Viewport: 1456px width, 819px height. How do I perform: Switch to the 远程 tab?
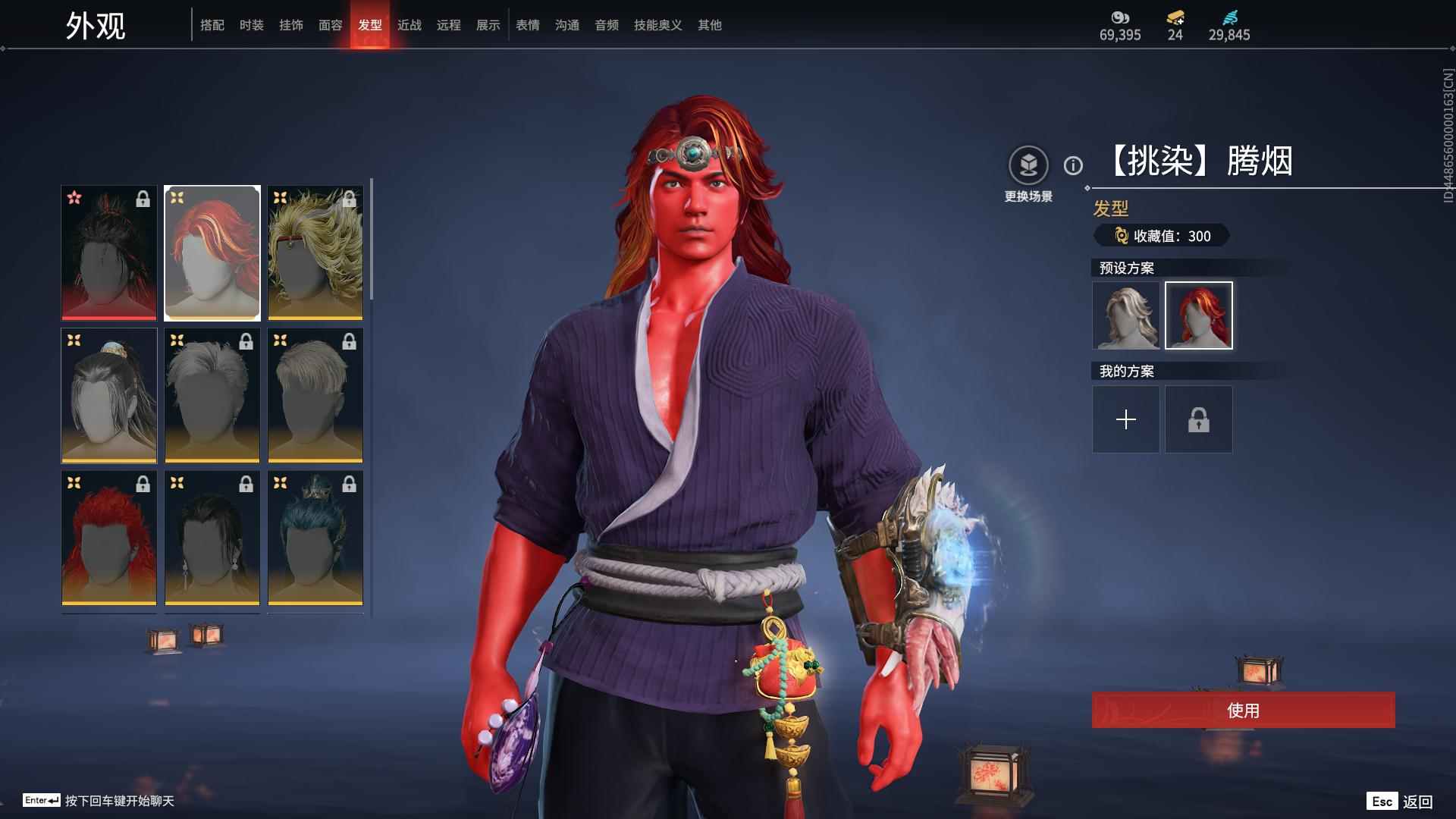(448, 25)
